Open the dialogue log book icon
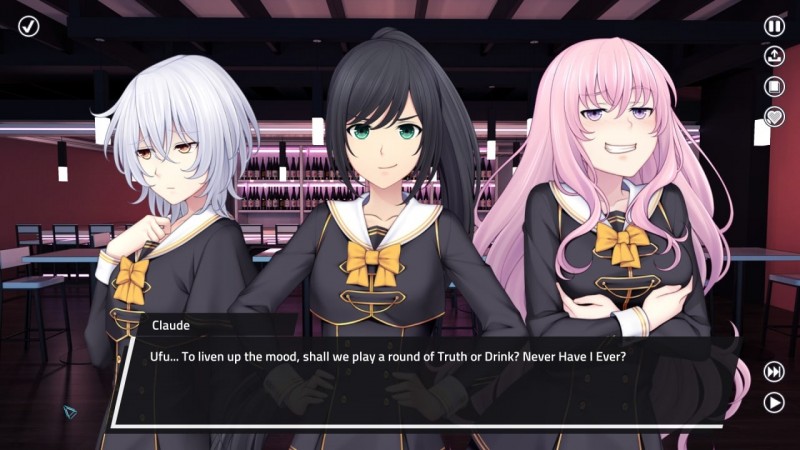The image size is (800, 450). pos(774,86)
